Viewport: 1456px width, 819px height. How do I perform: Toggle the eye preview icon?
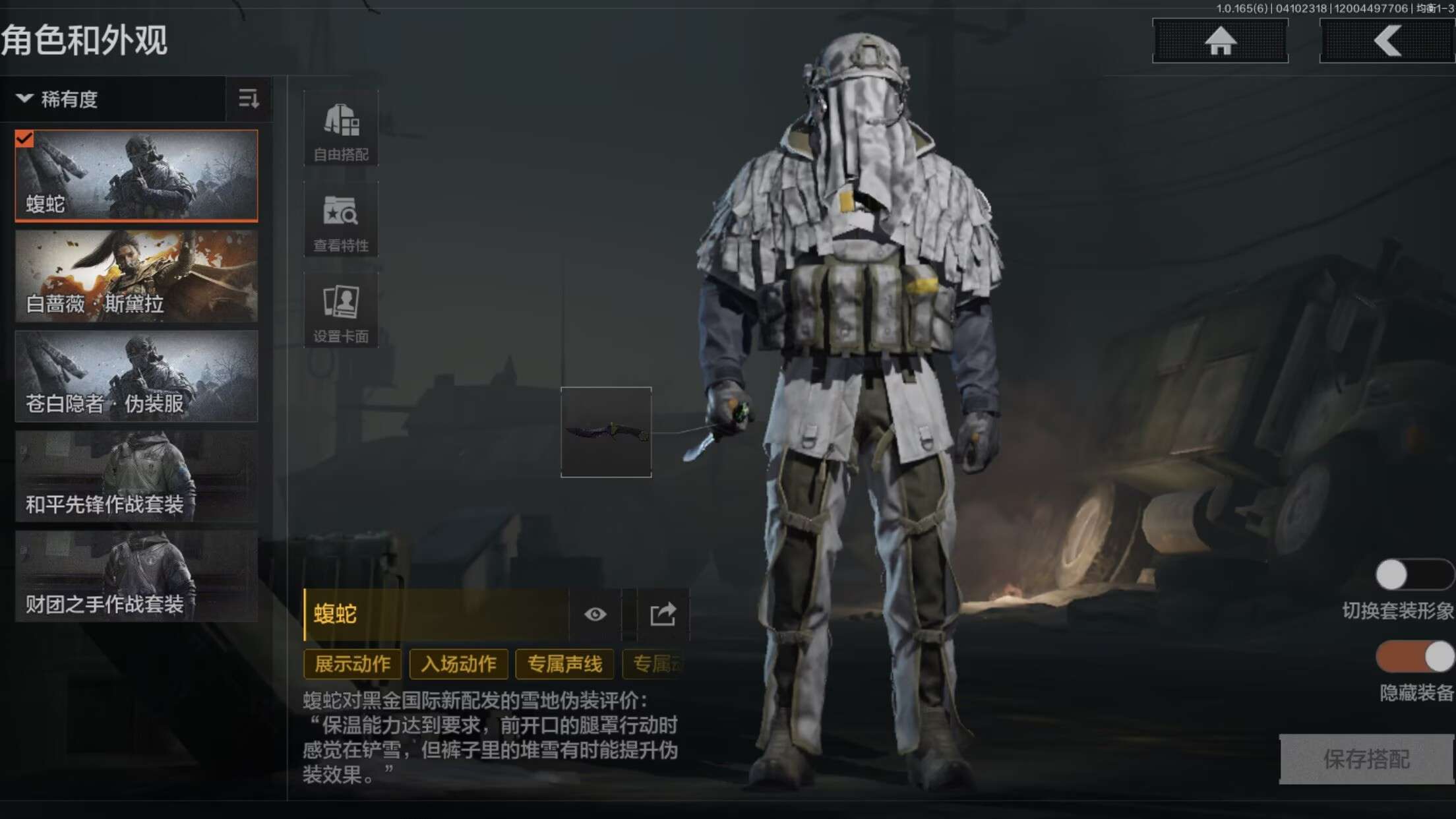point(595,615)
